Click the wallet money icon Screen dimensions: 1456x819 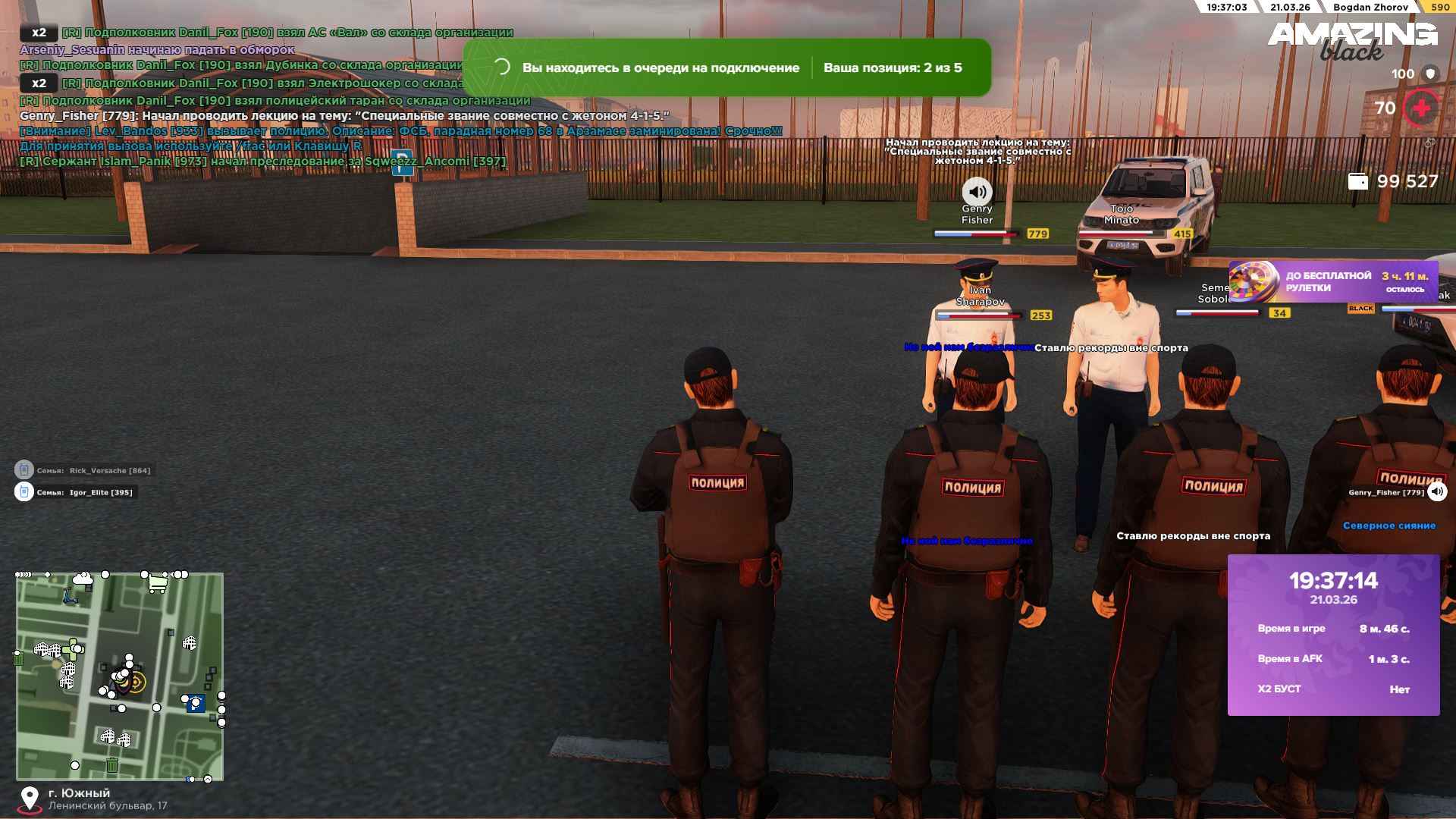(x=1358, y=181)
